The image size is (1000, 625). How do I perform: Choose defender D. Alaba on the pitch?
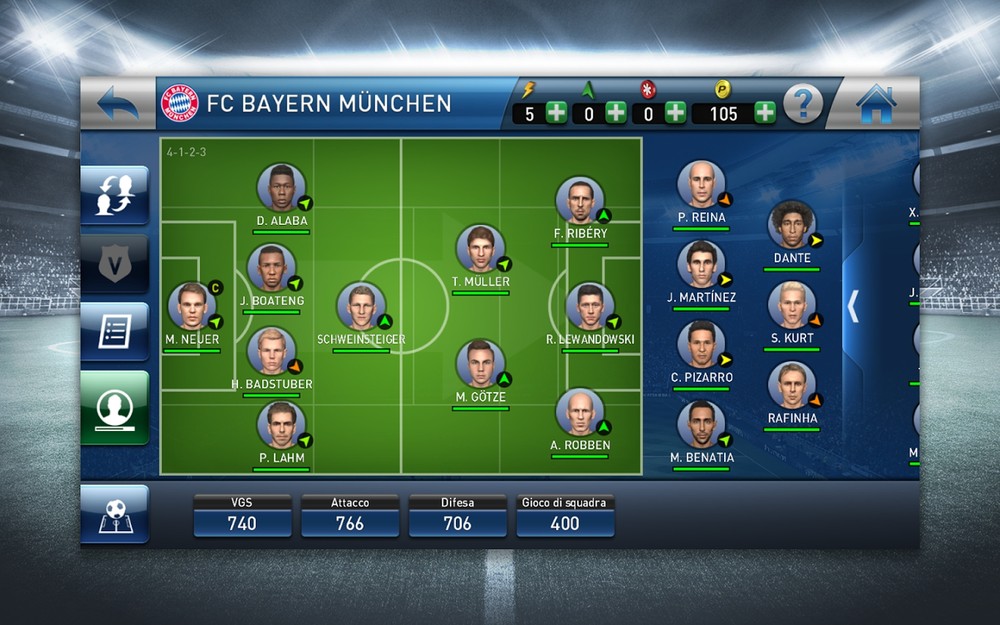point(281,188)
